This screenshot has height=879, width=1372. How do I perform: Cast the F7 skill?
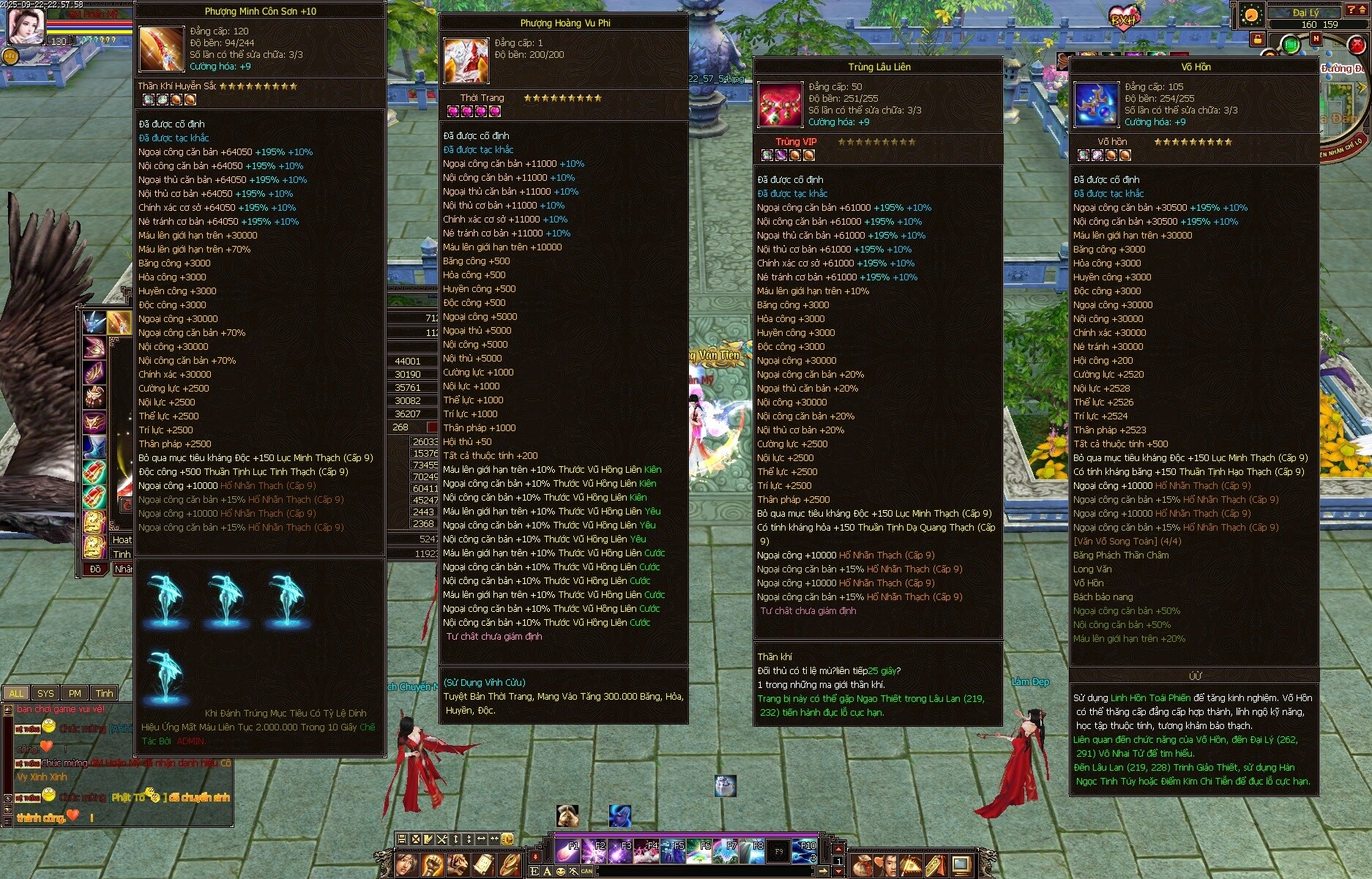coord(725,851)
